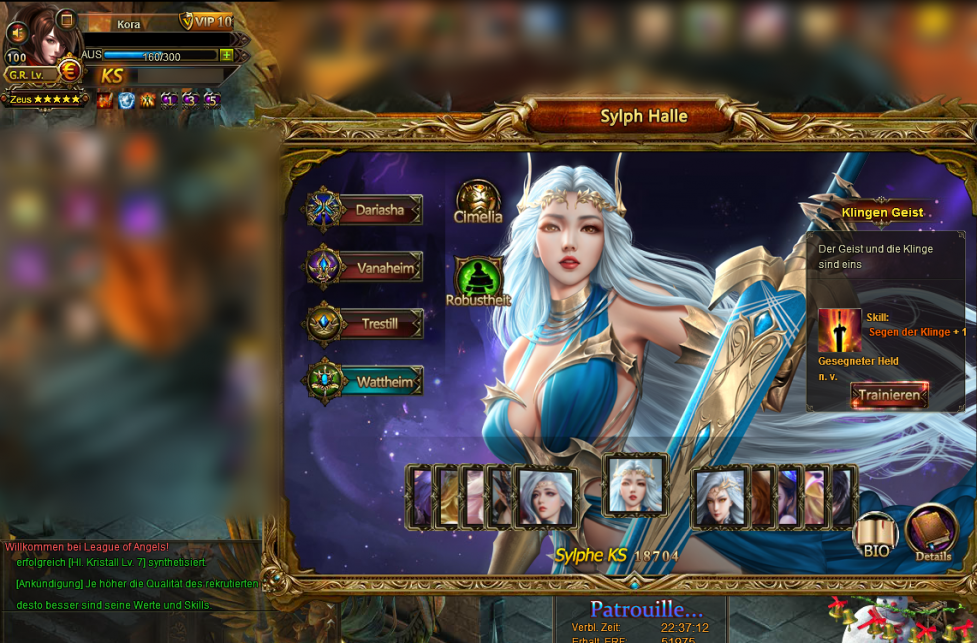Viewport: 977px width, 643px height.
Task: Click the square button above the avatar
Action: [x=66, y=18]
